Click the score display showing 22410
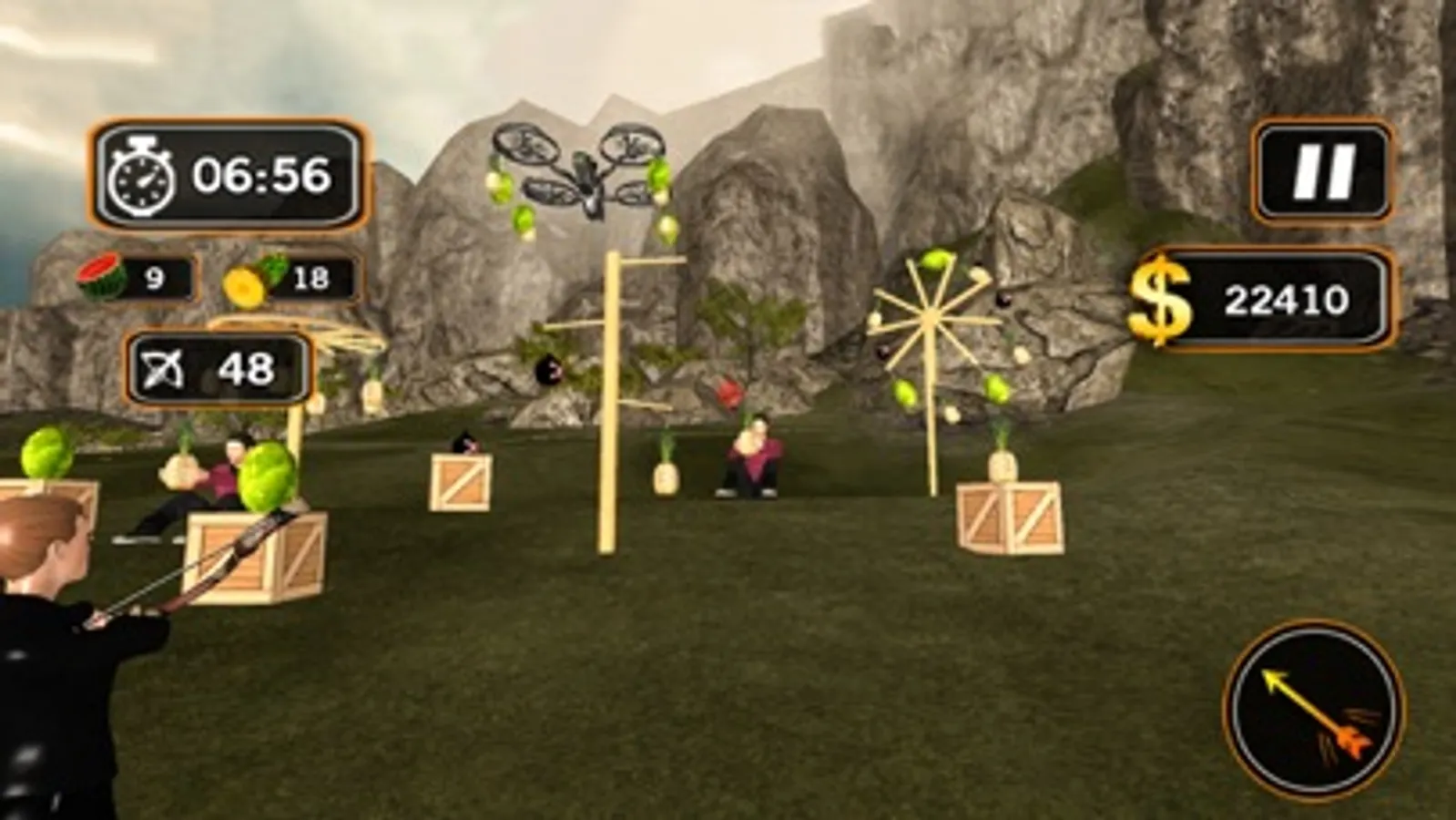1456x820 pixels. [x=1288, y=298]
